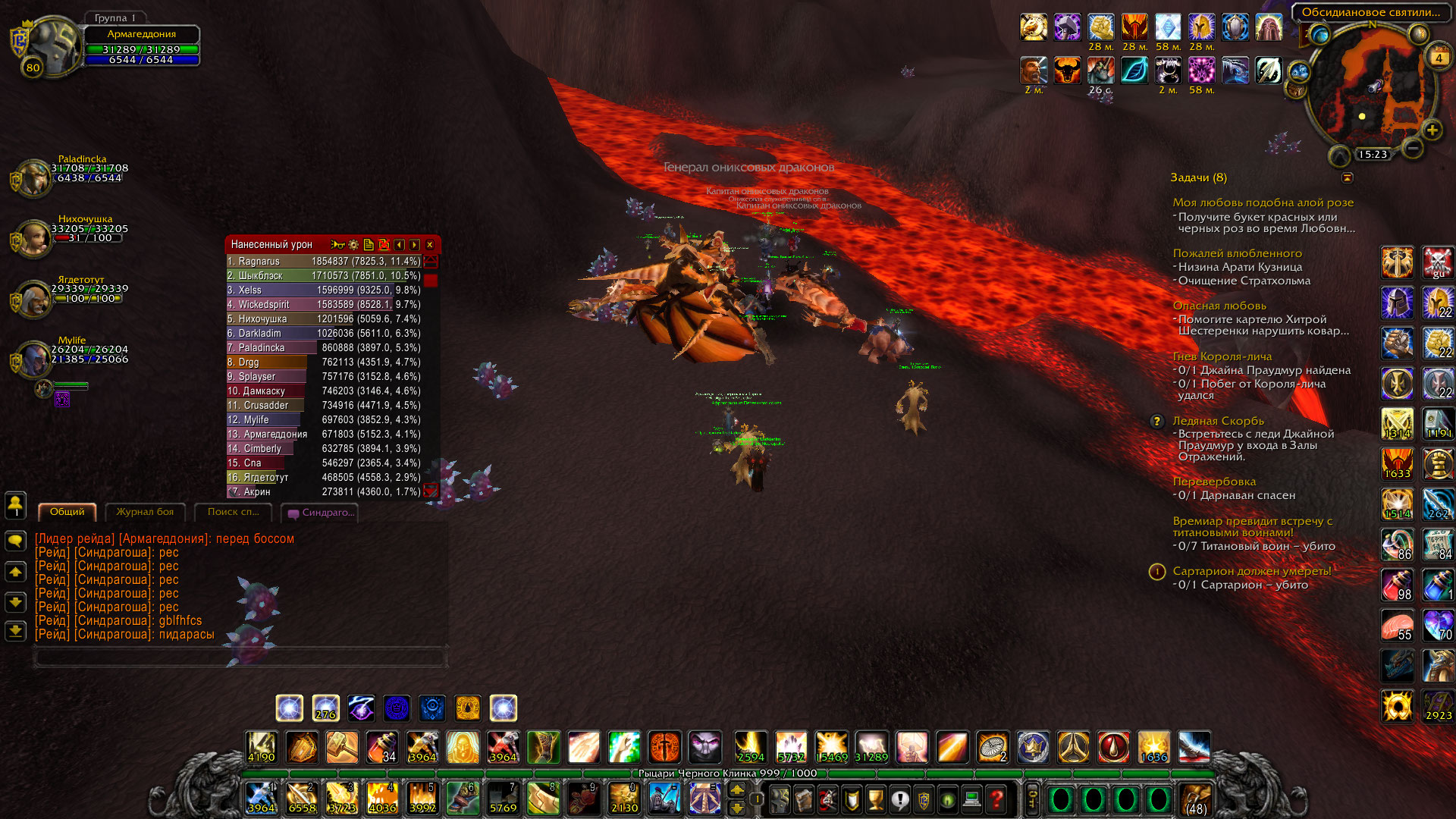Open damage meter gear settings
The width and height of the screenshot is (1456, 819).
(353, 245)
